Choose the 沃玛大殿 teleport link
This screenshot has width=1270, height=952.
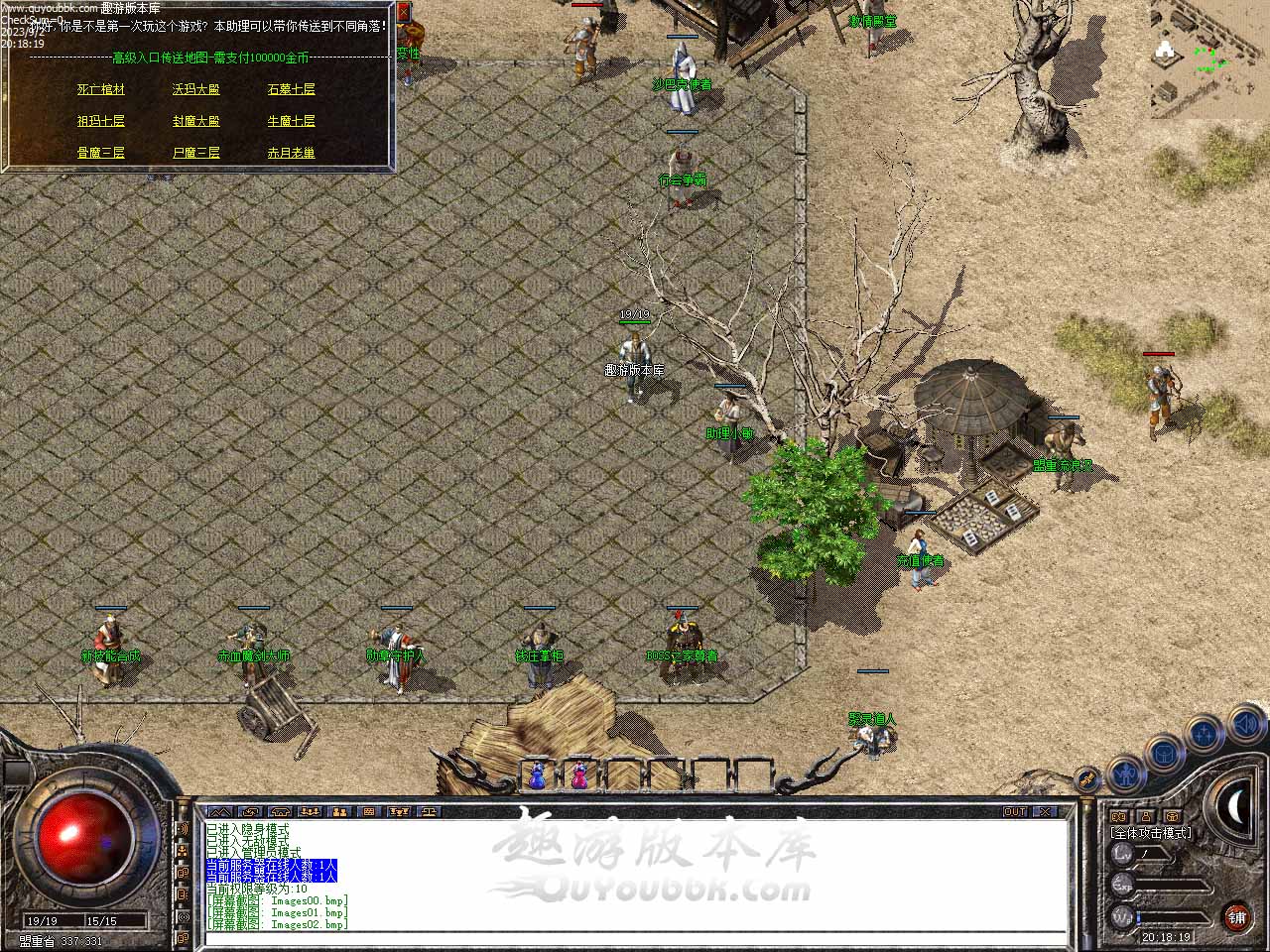coord(195,89)
